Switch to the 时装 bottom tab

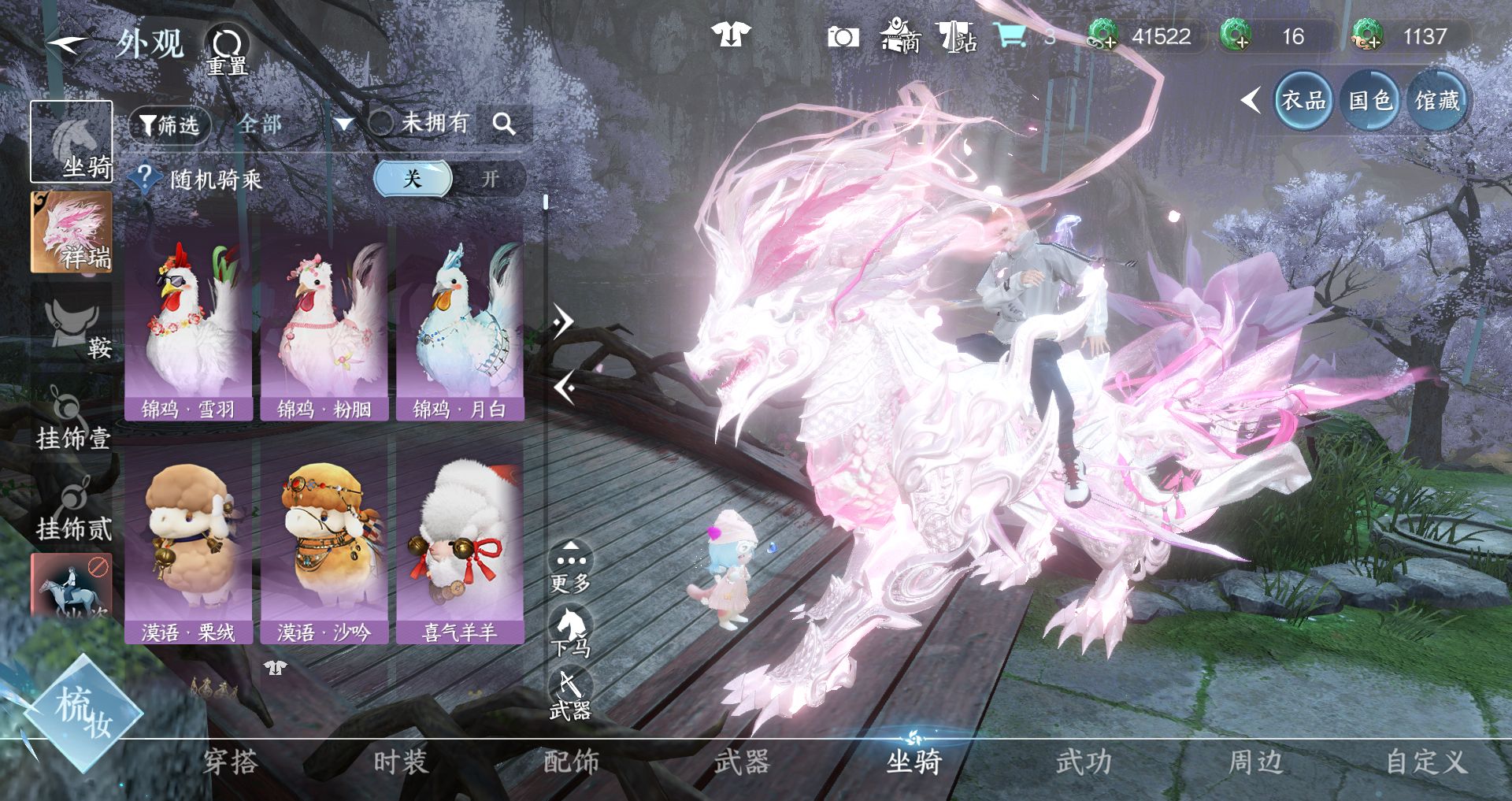click(x=401, y=762)
